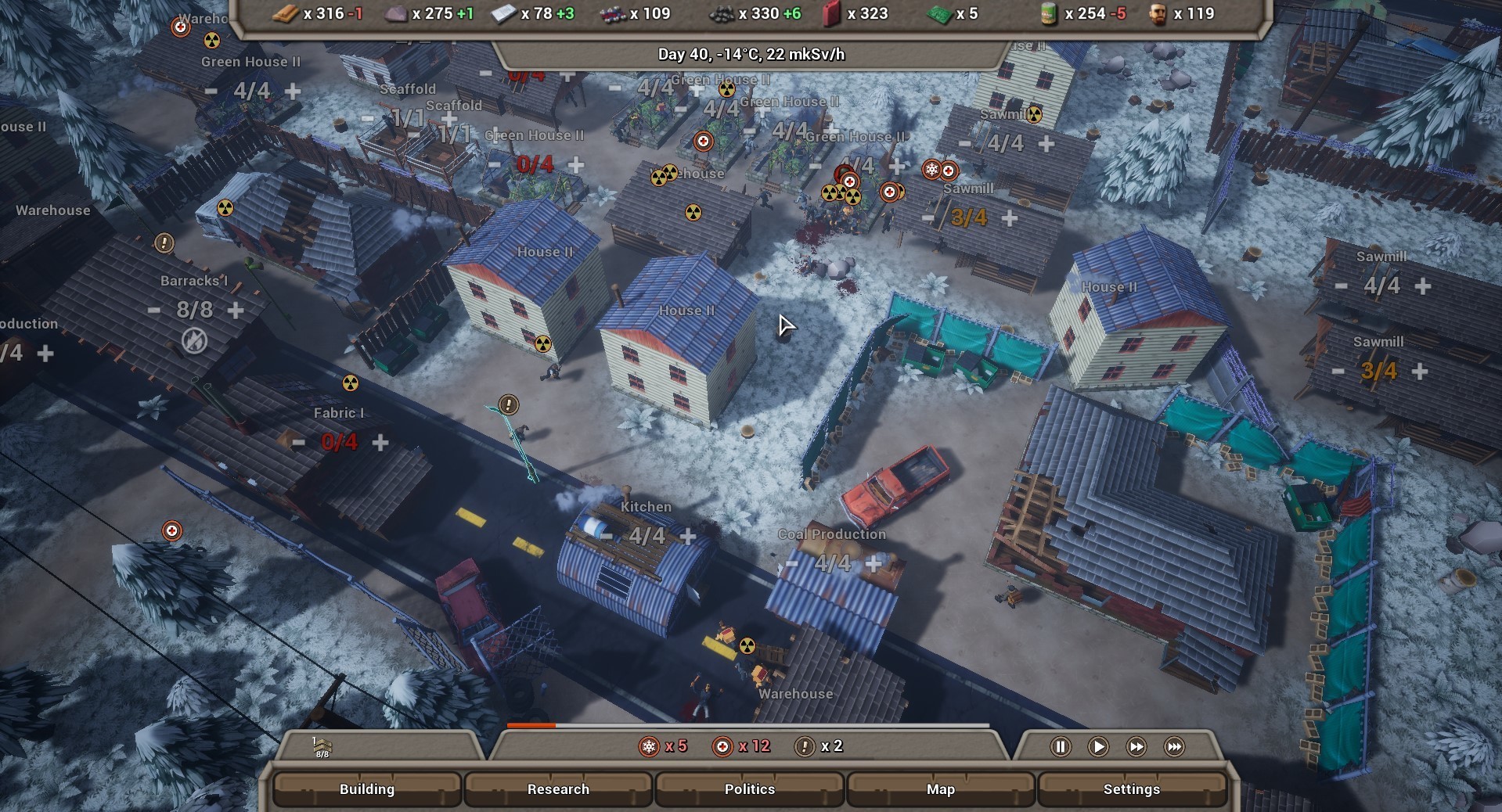Open the Politics panel
This screenshot has height=812, width=1502.
[x=749, y=789]
